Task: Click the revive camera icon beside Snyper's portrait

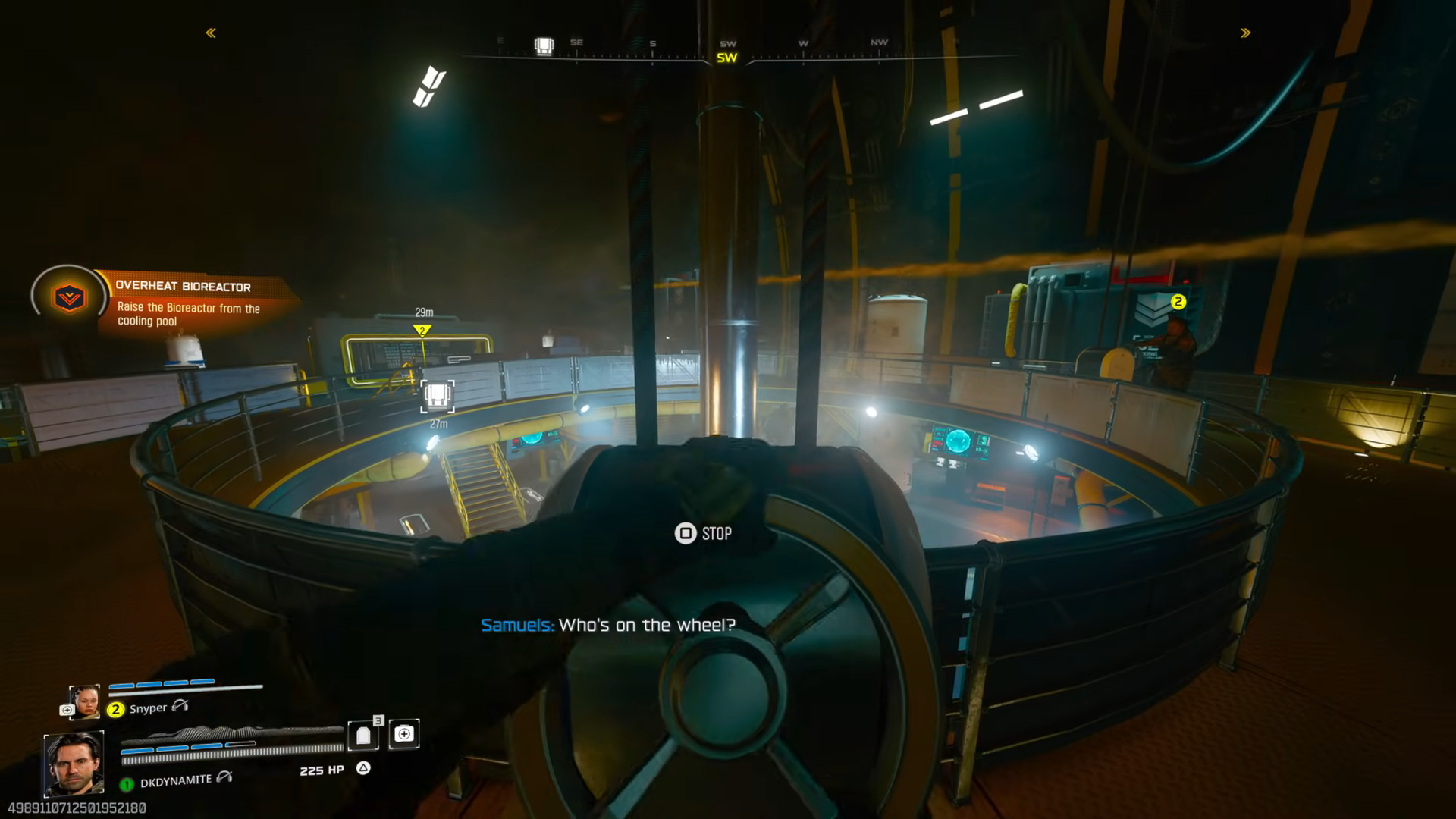Action: [x=66, y=708]
